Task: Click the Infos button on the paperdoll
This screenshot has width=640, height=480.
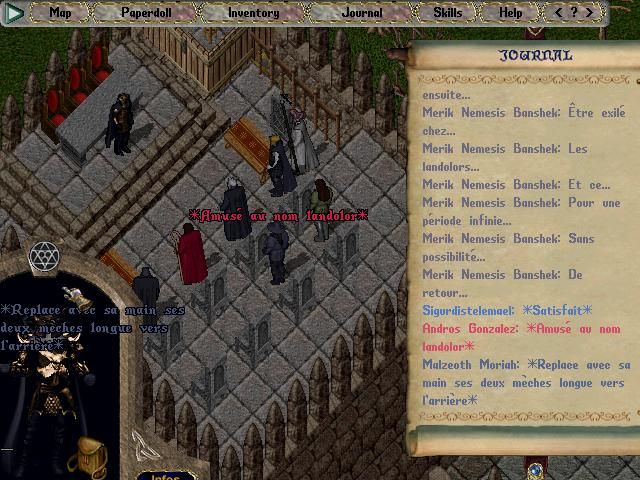Action: [x=165, y=475]
